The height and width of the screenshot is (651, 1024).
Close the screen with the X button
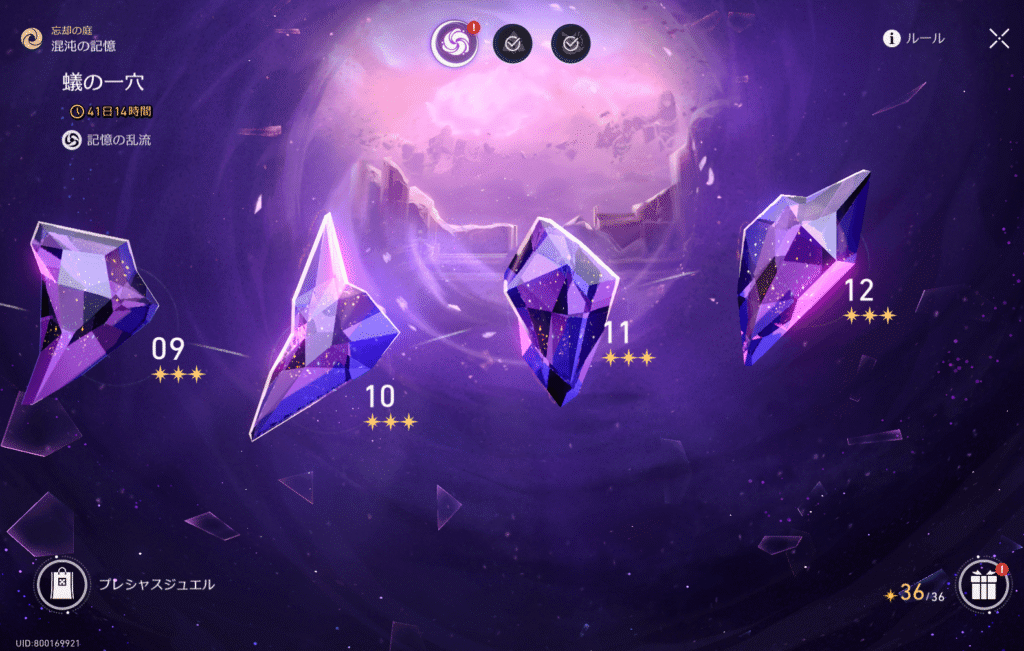coord(998,39)
